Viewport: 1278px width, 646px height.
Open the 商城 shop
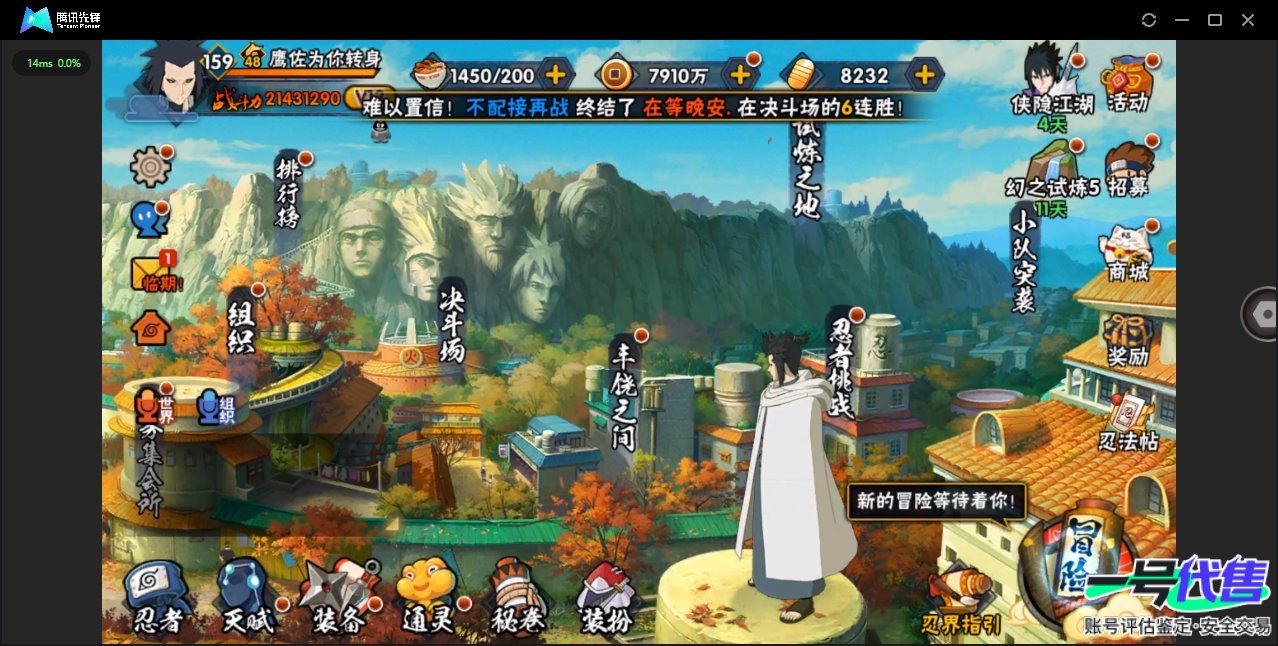coord(1127,254)
